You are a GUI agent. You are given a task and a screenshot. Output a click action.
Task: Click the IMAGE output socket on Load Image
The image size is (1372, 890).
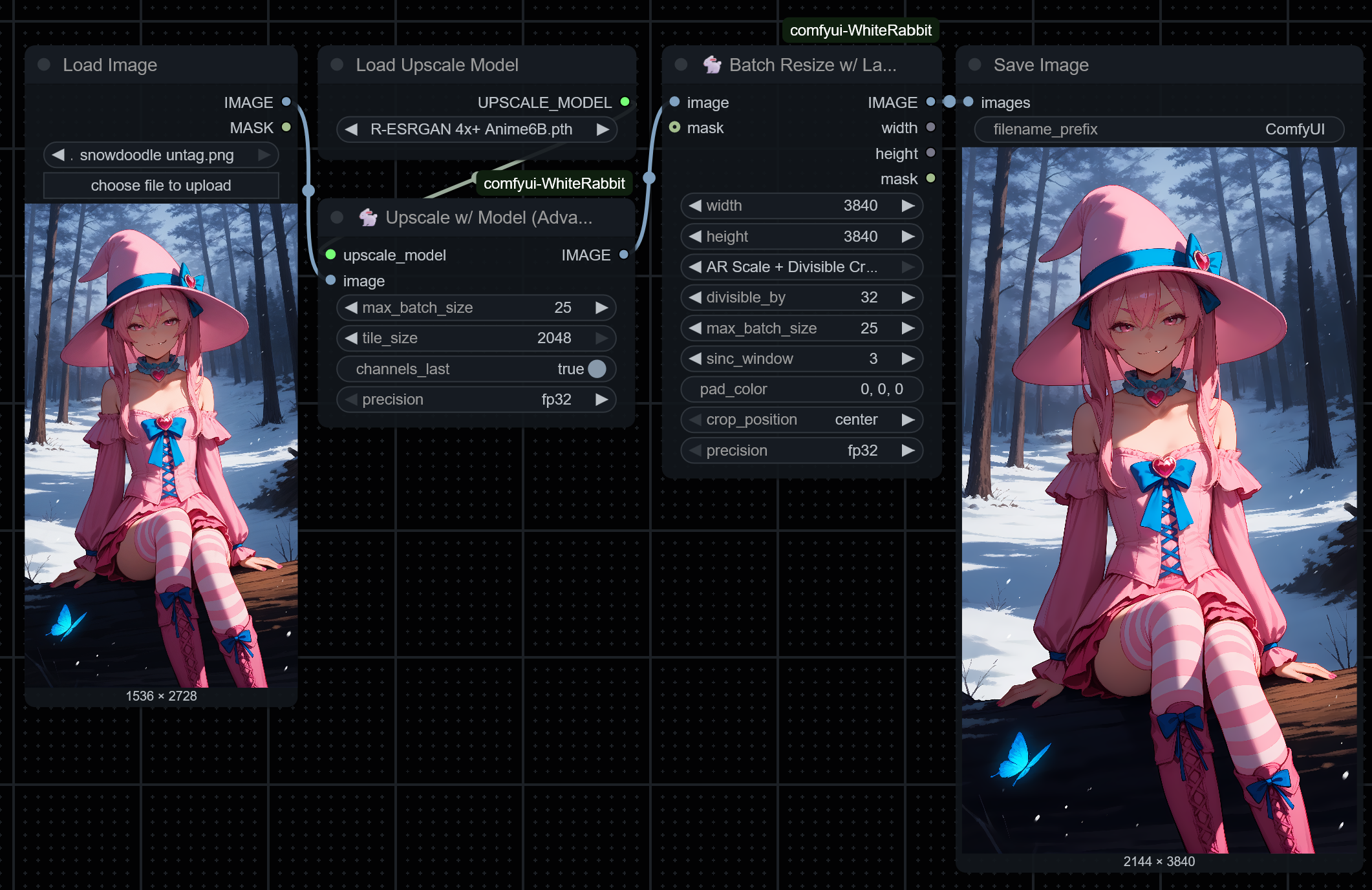[x=286, y=102]
